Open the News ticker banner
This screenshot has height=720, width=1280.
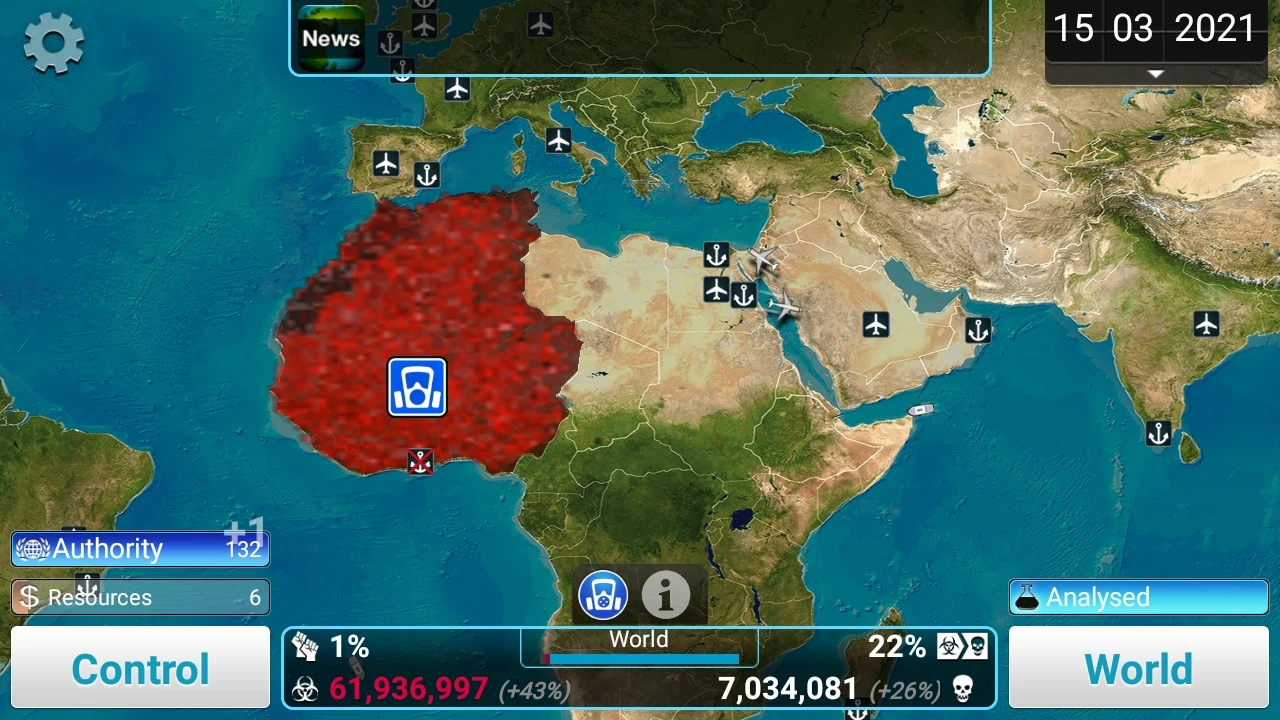[x=331, y=38]
